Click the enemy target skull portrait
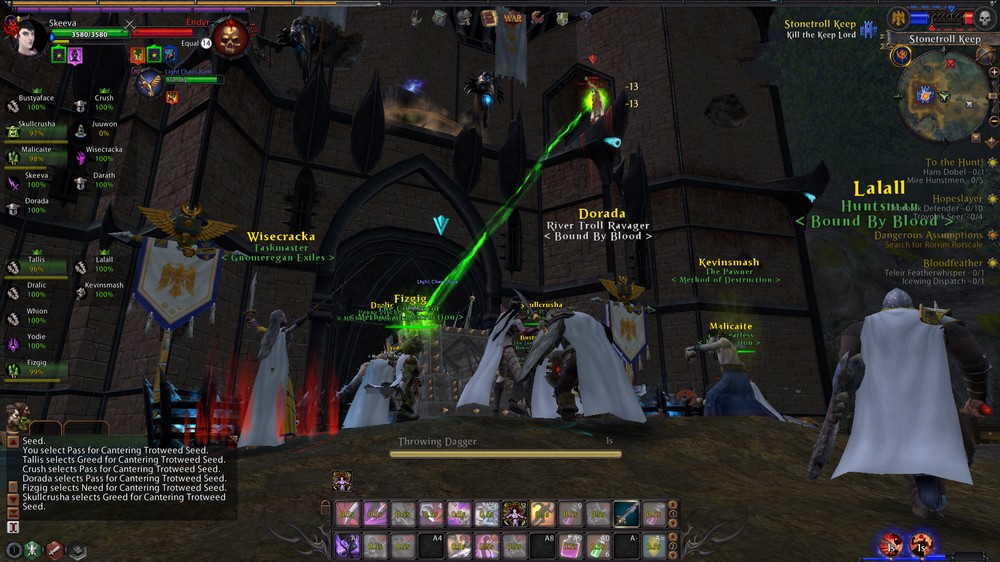This screenshot has width=1000, height=562. [230, 40]
